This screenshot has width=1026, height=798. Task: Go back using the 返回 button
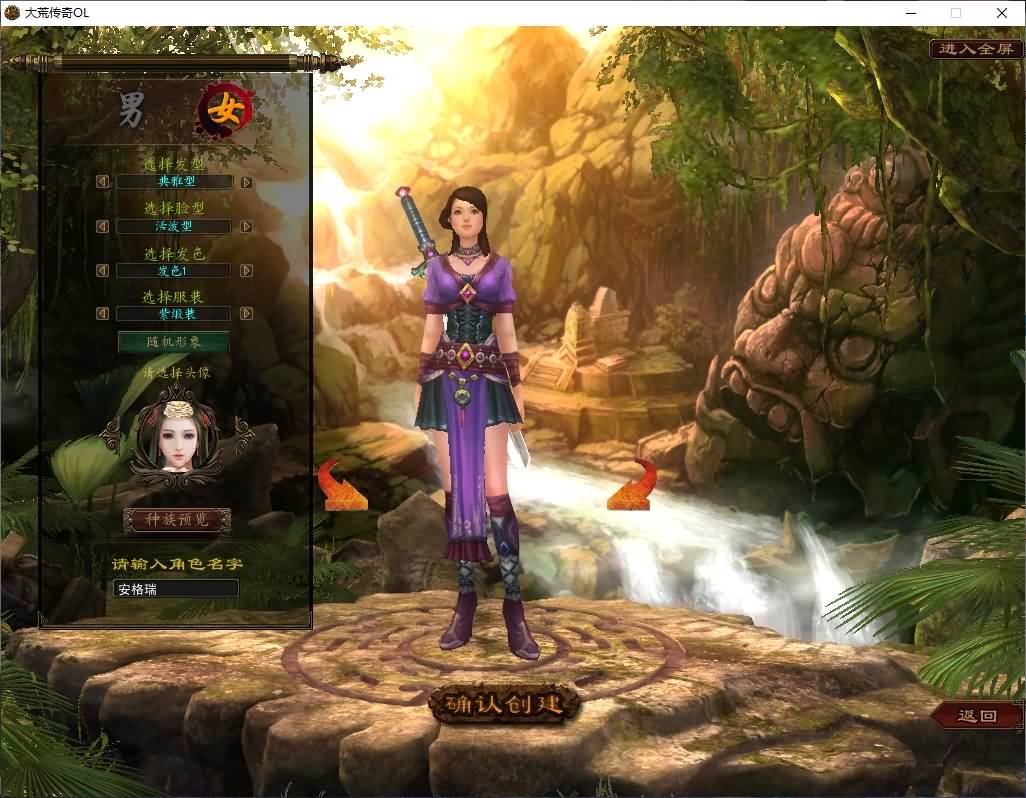click(977, 716)
